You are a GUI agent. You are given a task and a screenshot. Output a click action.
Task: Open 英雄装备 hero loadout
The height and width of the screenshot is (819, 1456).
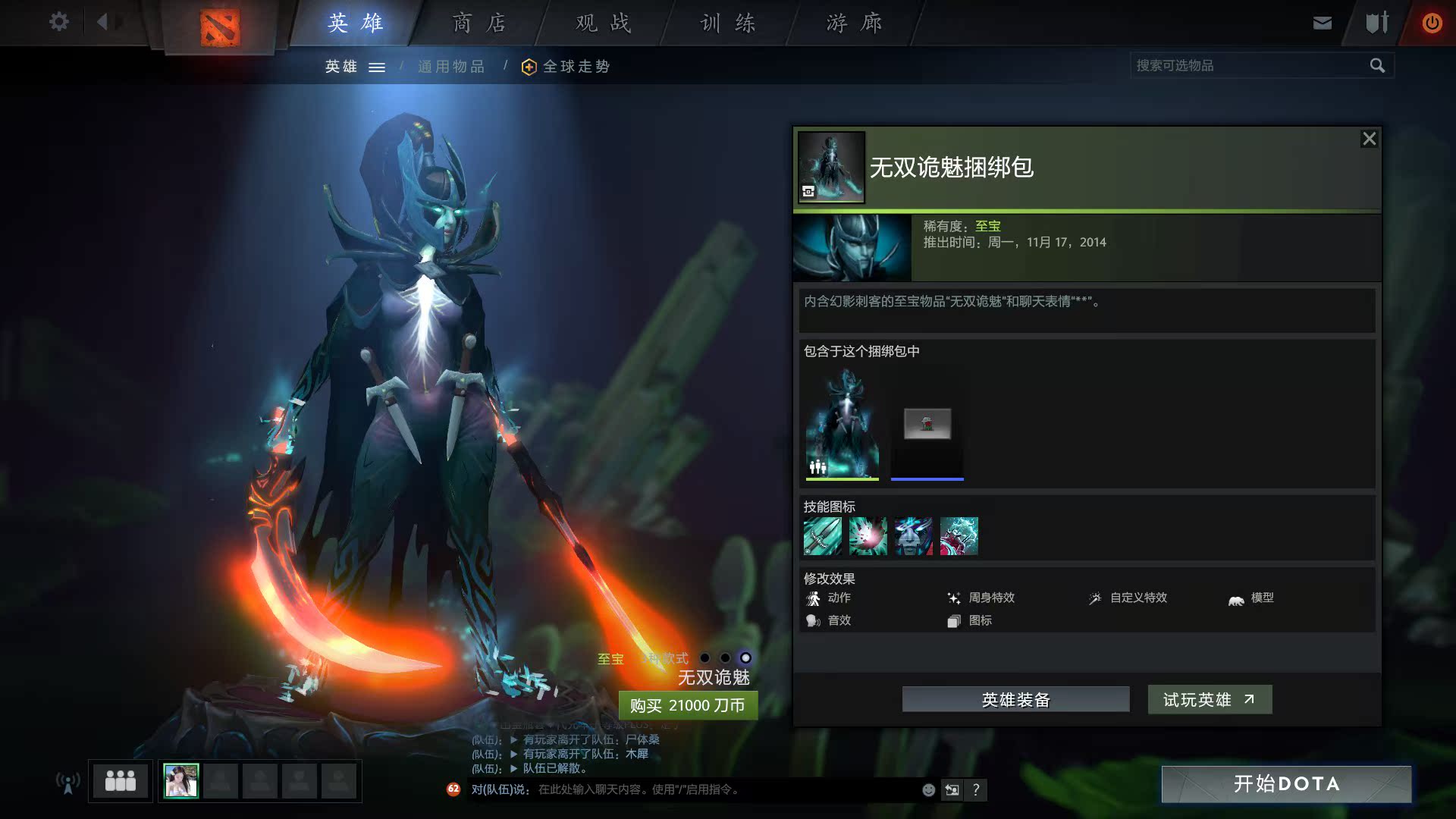pos(1015,699)
